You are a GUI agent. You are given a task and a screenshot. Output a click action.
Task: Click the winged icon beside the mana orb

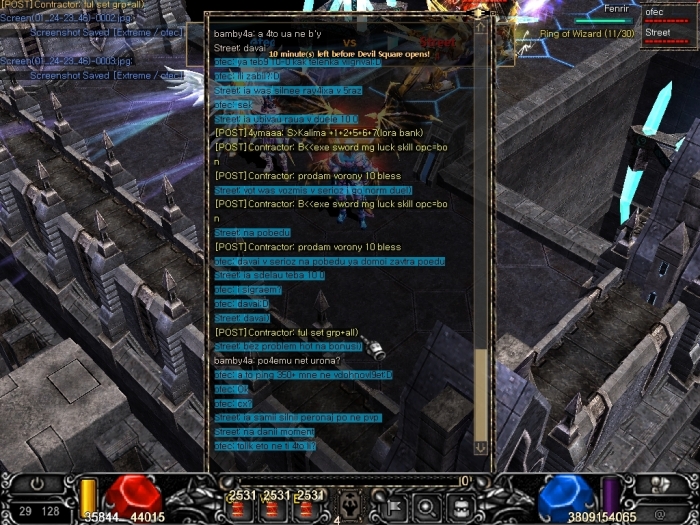[660, 484]
